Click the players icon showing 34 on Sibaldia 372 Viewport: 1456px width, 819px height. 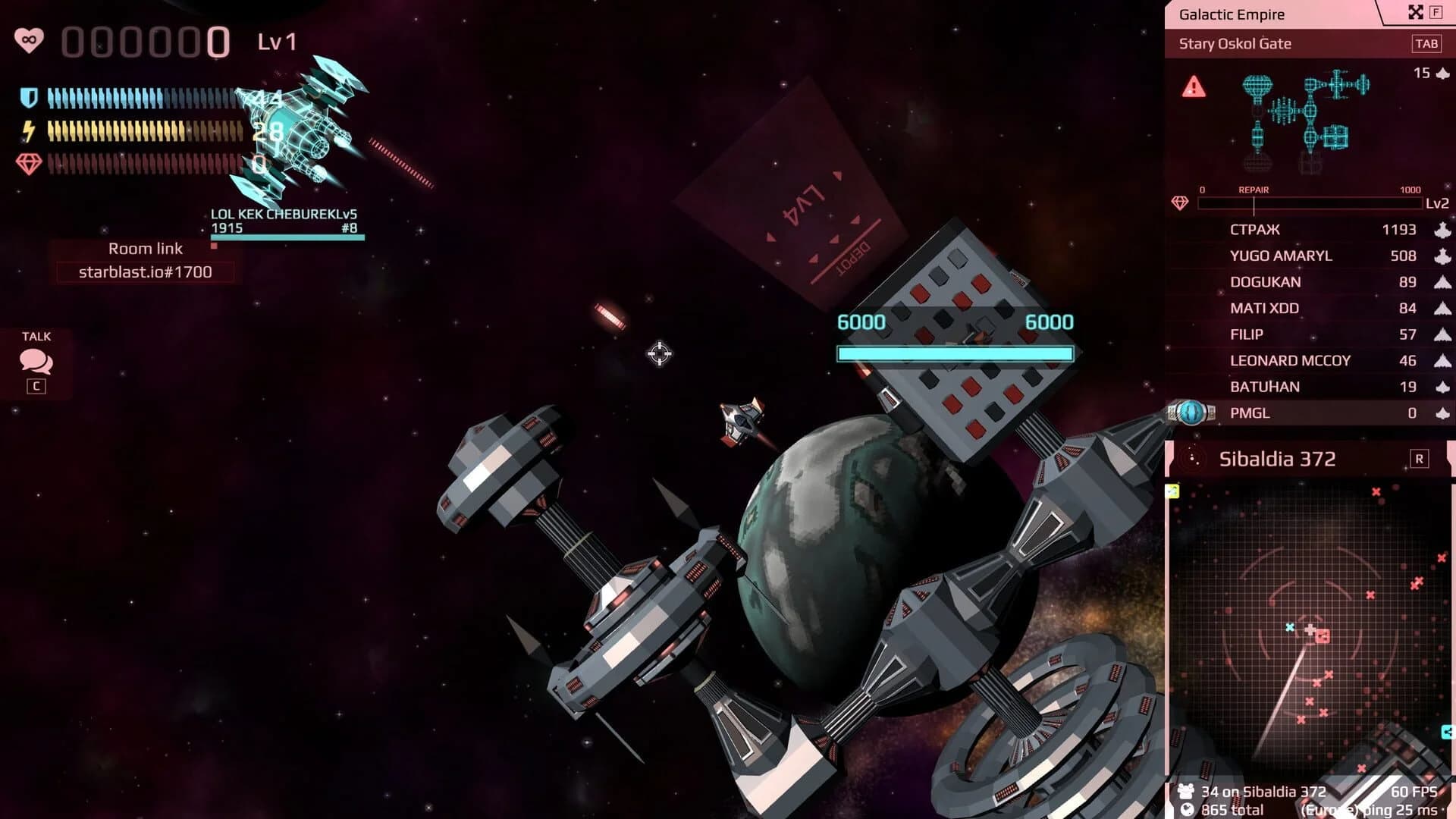[1185, 790]
